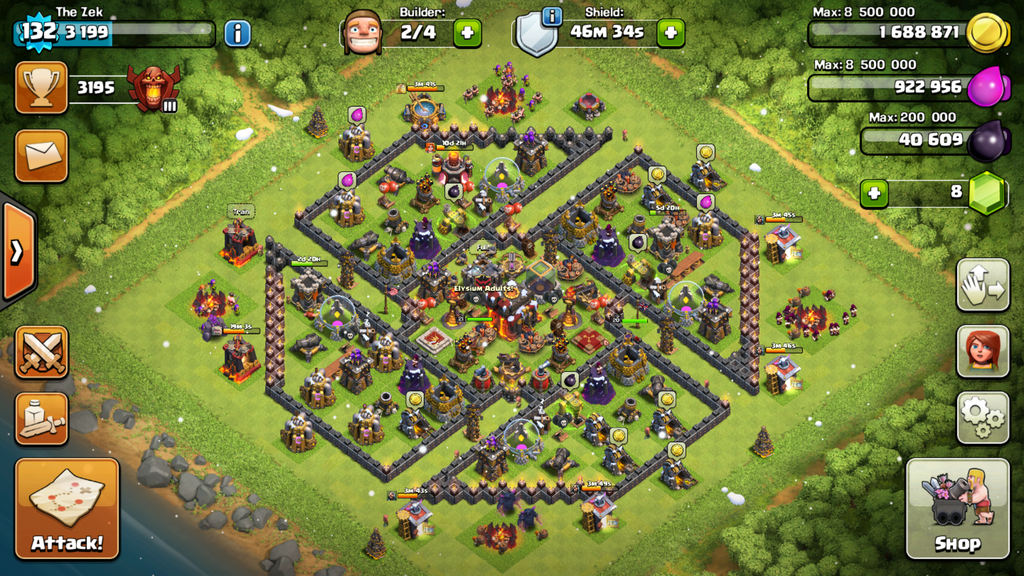Activate the layout editor hand button
The image size is (1024, 576).
click(x=982, y=285)
